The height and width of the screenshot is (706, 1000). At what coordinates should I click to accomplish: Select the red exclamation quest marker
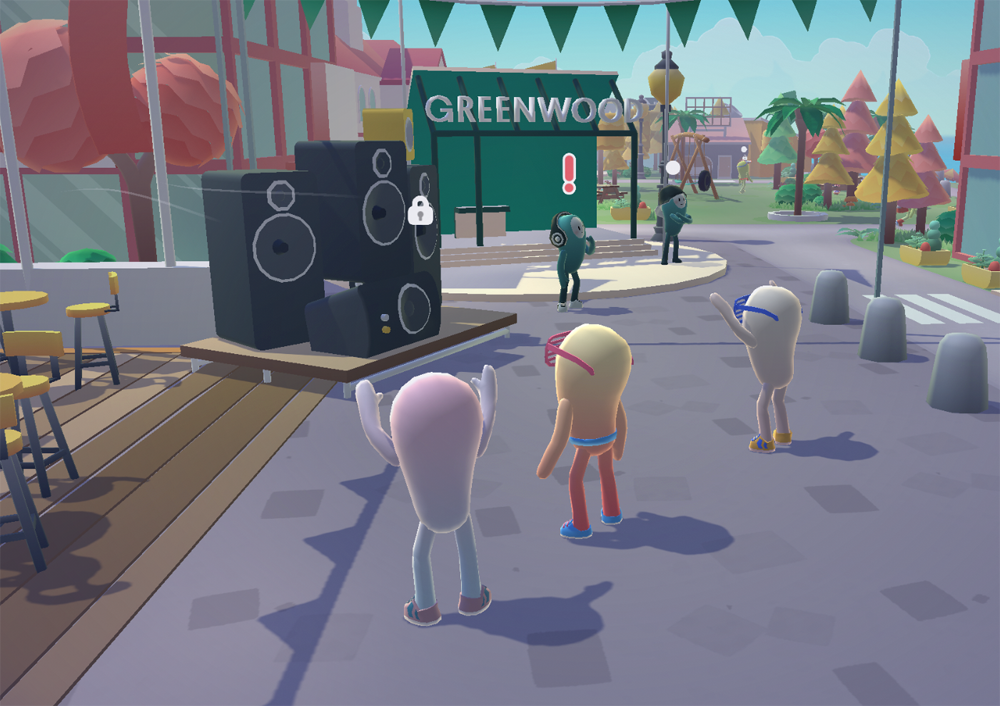pos(570,173)
